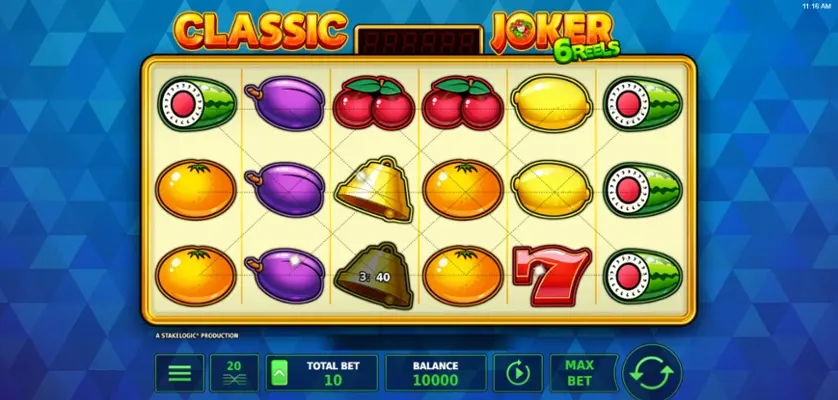The image size is (838, 400).
Task: Set the wager with MAX BET
Action: pyautogui.click(x=579, y=373)
